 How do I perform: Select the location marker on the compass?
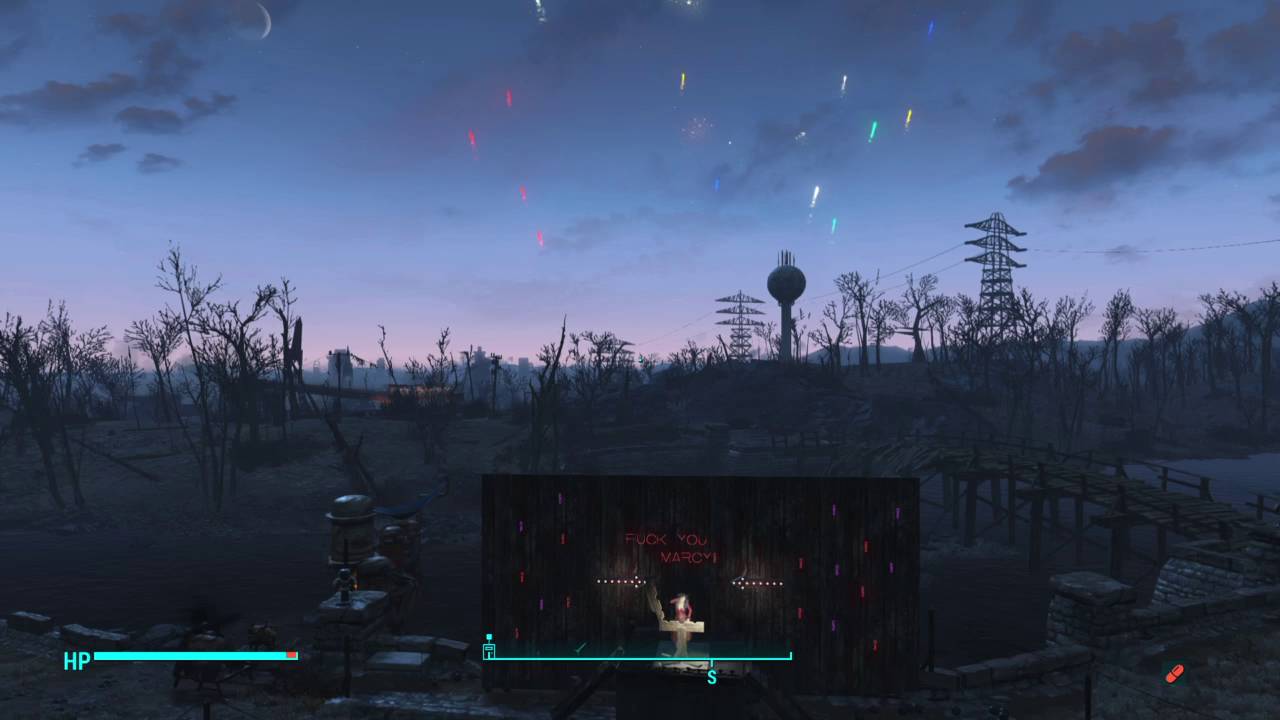(489, 648)
